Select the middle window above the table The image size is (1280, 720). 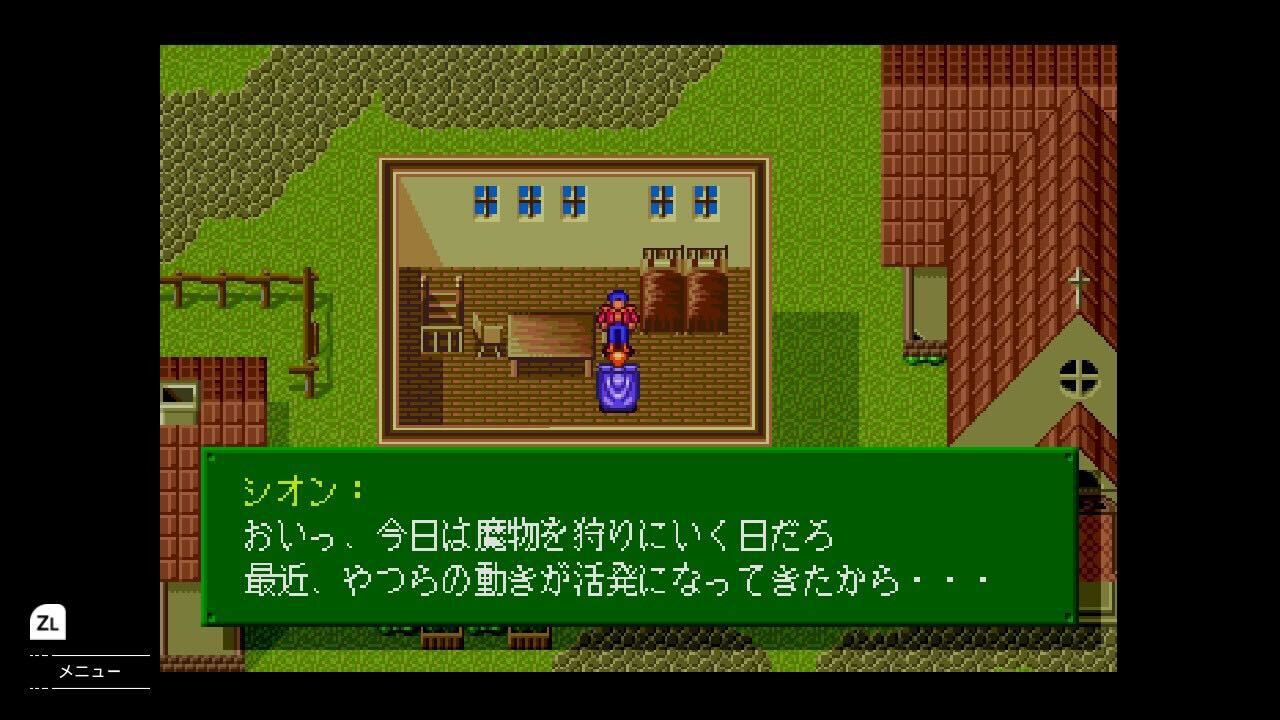tap(573, 200)
